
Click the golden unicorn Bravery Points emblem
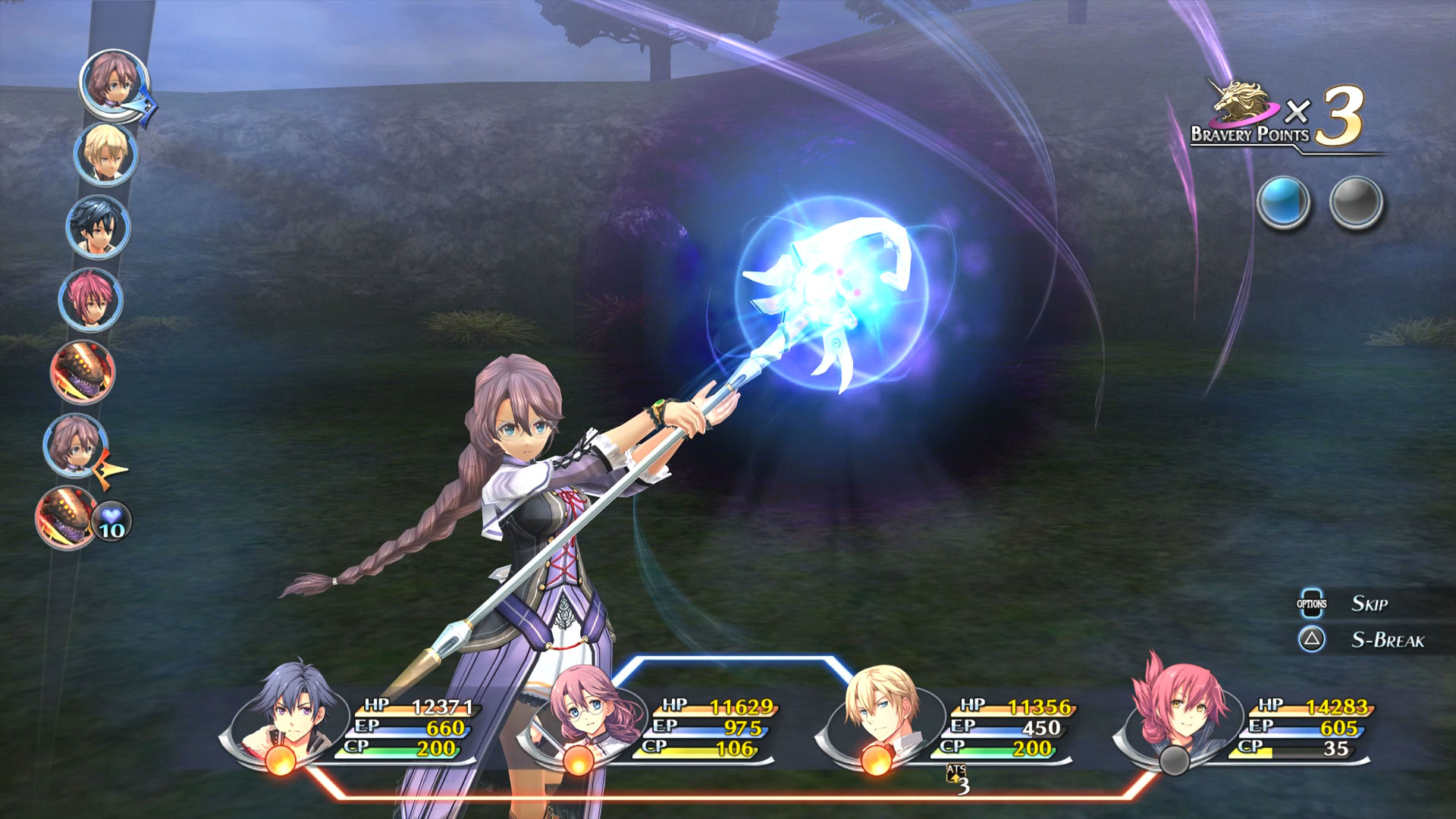click(1241, 102)
